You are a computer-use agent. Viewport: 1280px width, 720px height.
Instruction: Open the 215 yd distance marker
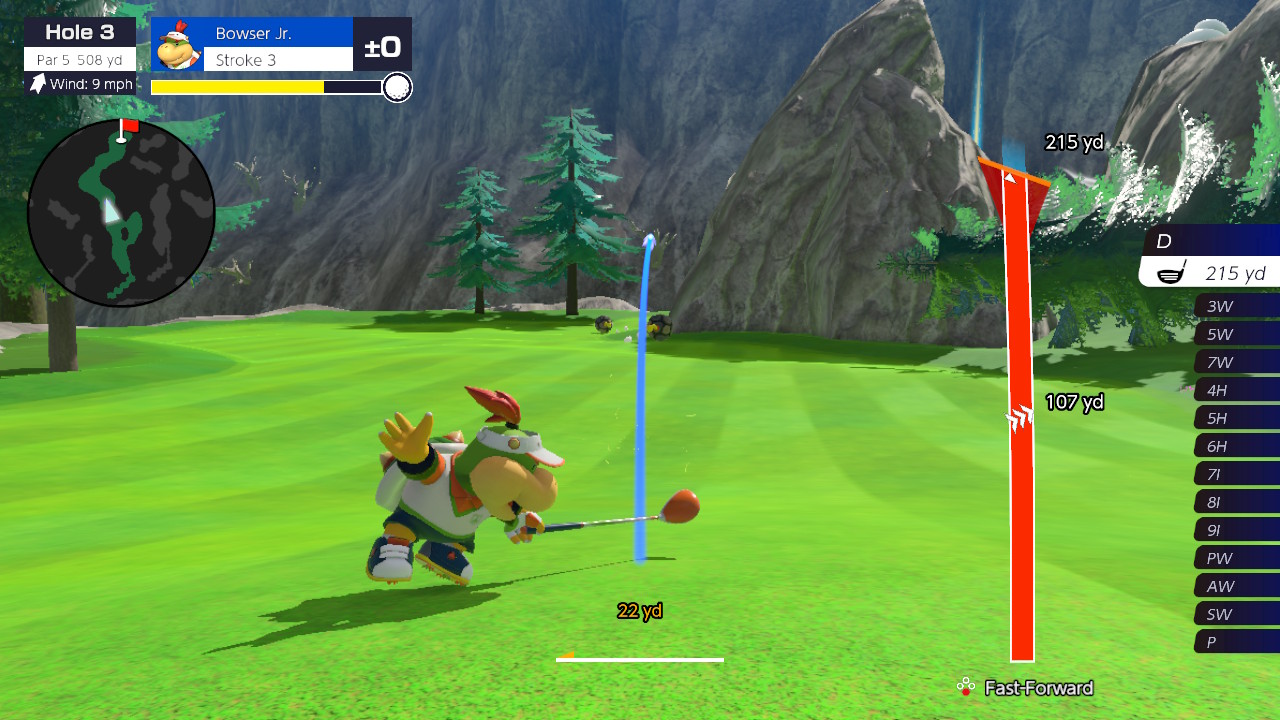click(1072, 143)
